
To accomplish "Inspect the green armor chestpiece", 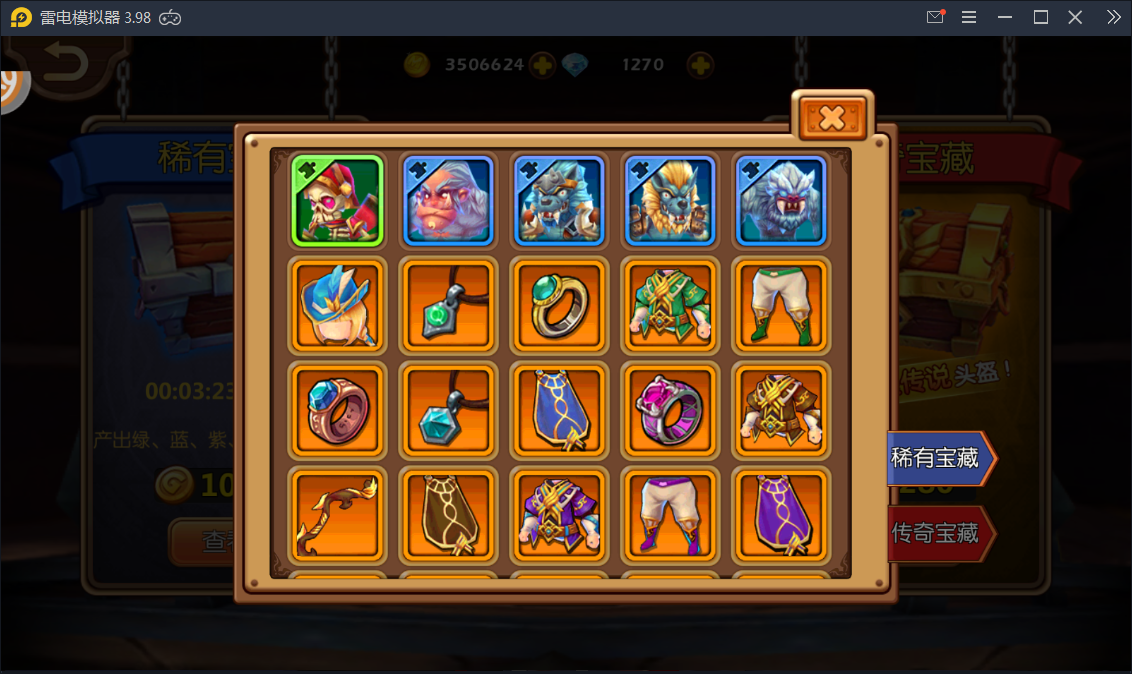I will pos(670,306).
